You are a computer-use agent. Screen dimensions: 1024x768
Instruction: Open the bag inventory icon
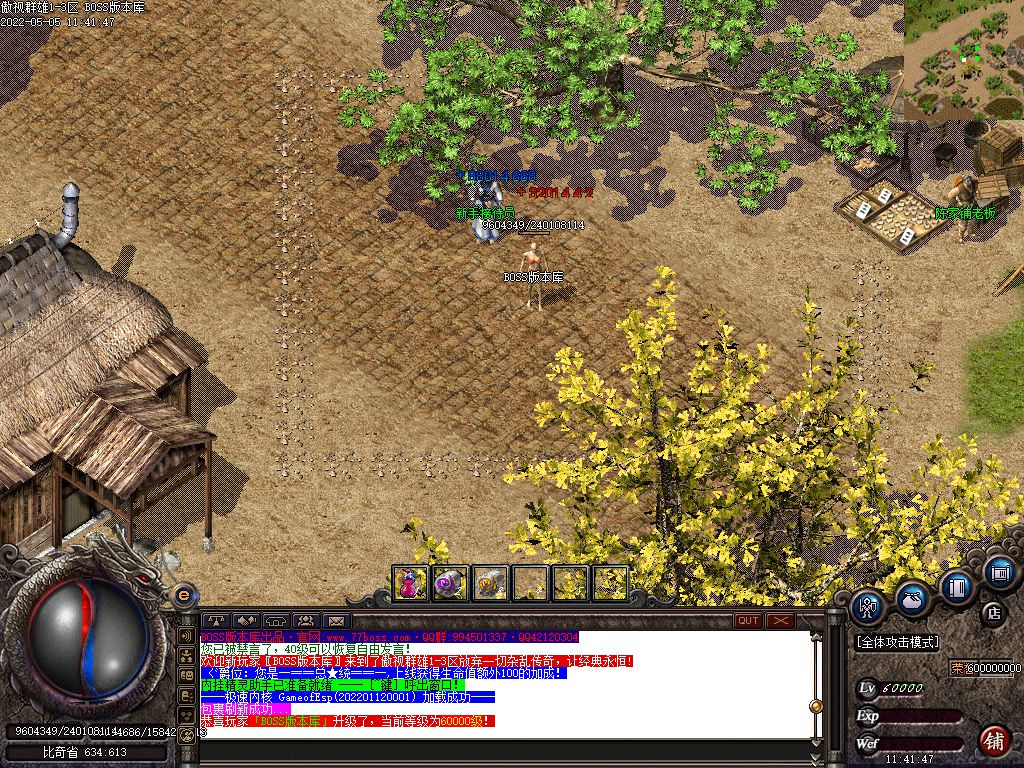click(x=912, y=598)
